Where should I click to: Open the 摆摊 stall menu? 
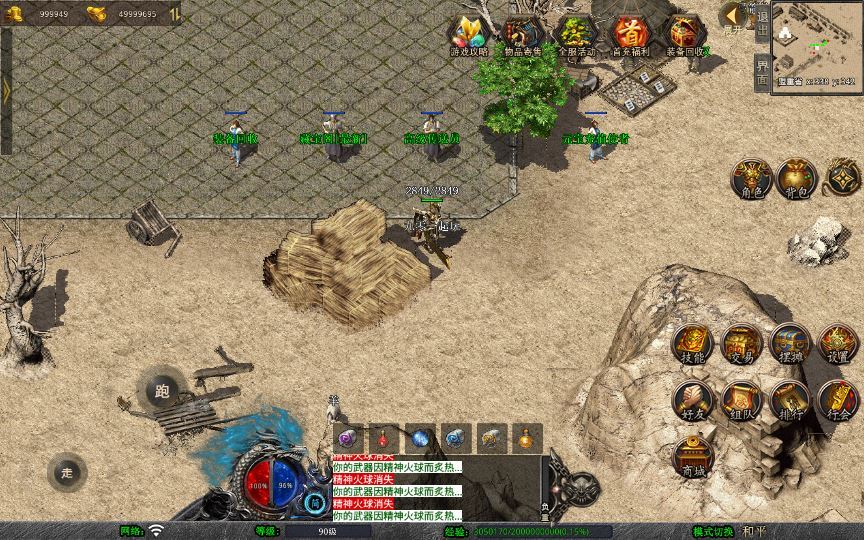pyautogui.click(x=790, y=344)
